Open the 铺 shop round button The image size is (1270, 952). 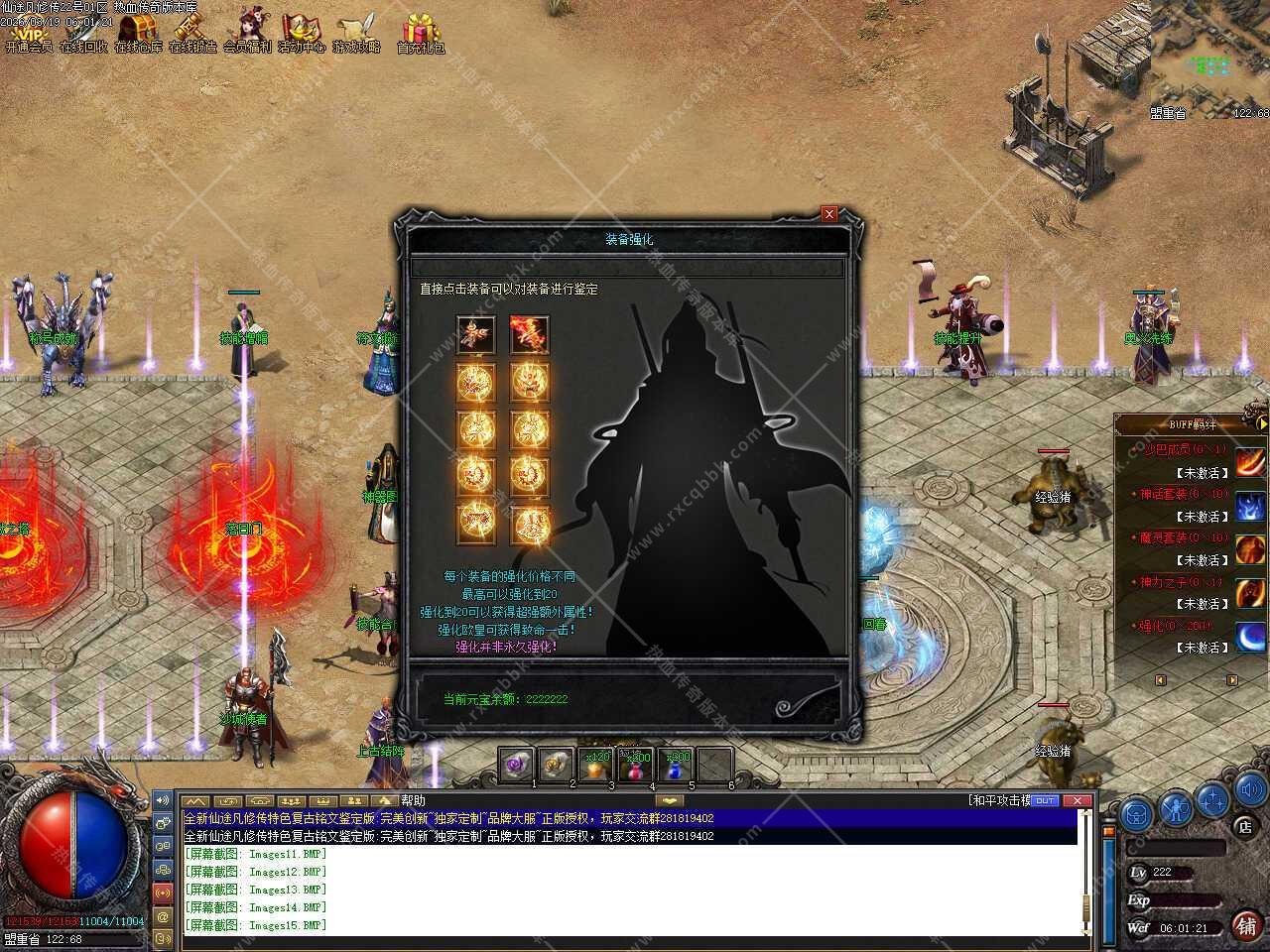pos(1246,925)
